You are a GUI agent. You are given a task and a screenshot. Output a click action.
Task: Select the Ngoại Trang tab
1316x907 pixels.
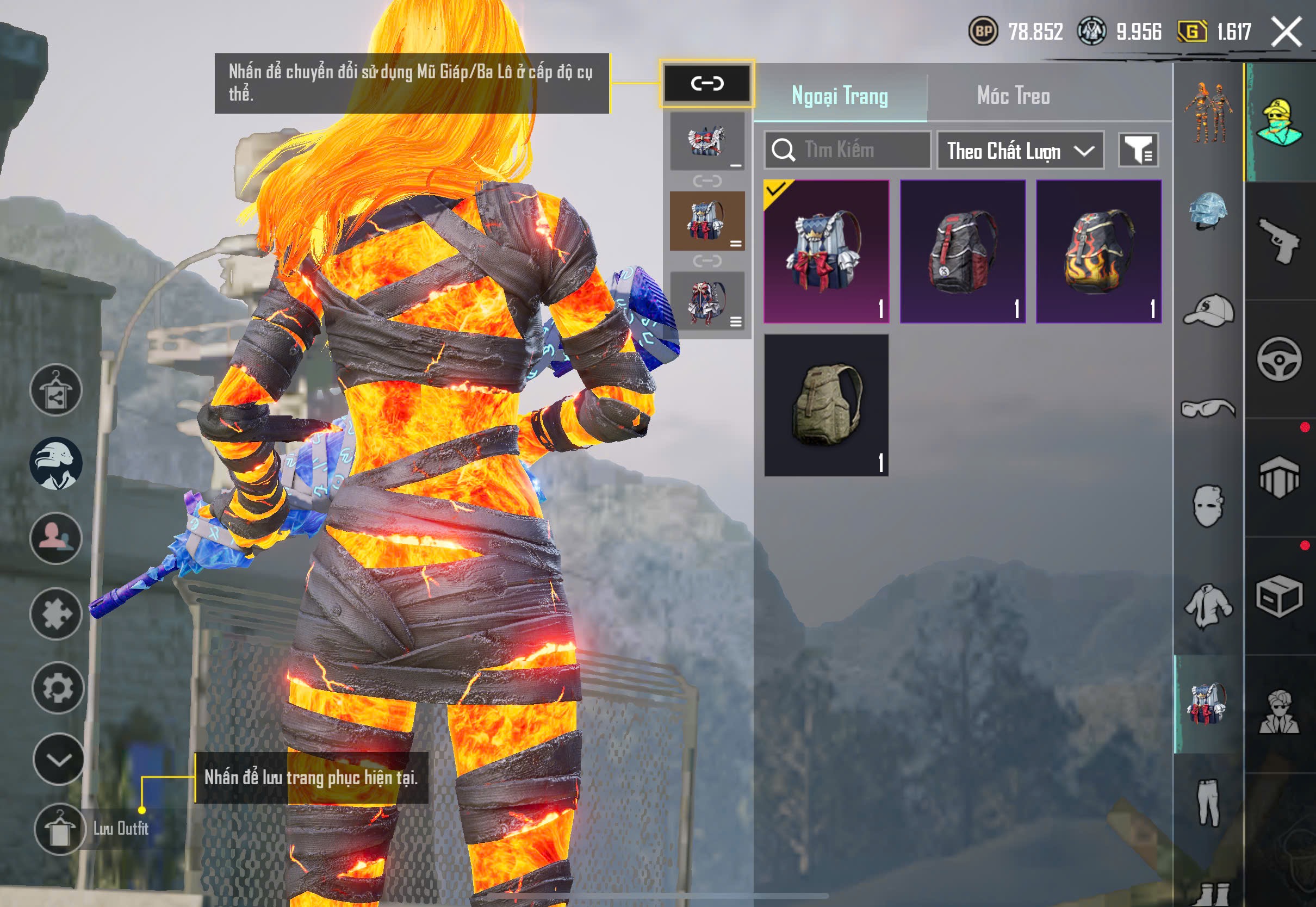pos(839,96)
